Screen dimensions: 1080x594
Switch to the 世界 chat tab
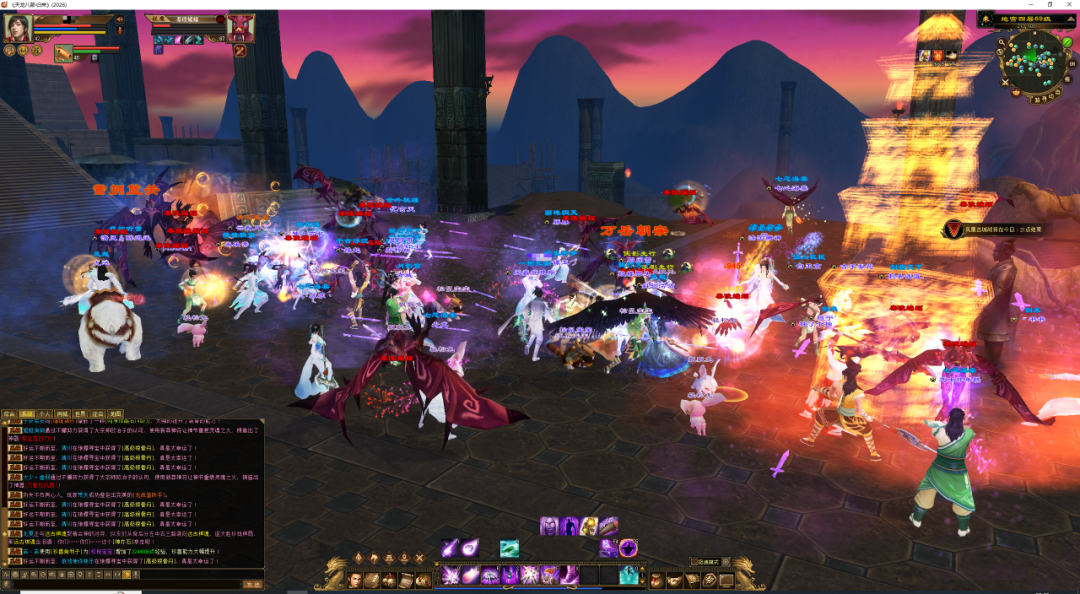coord(80,413)
